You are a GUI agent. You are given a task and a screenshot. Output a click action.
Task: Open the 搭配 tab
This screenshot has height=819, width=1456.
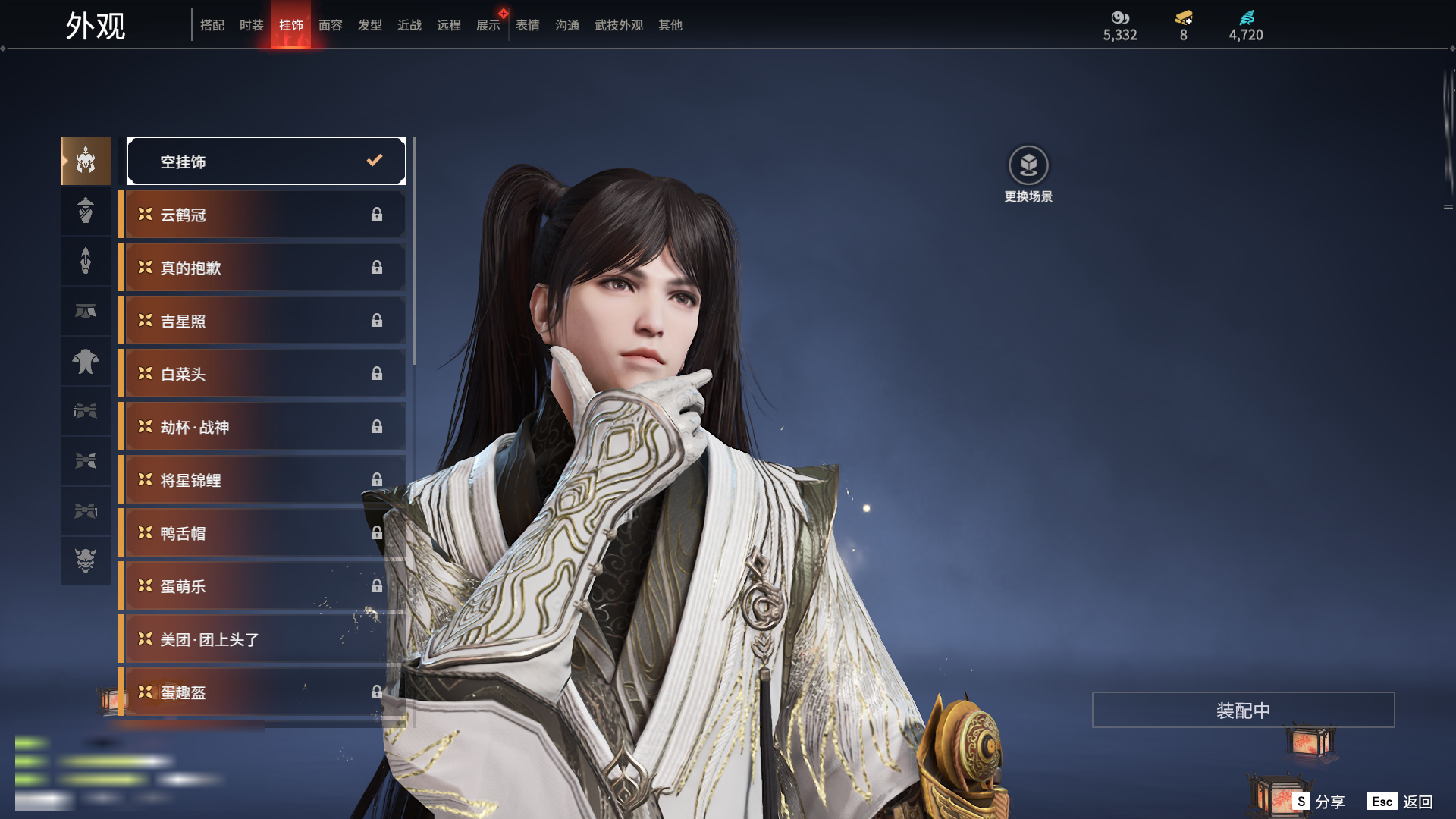[x=212, y=25]
